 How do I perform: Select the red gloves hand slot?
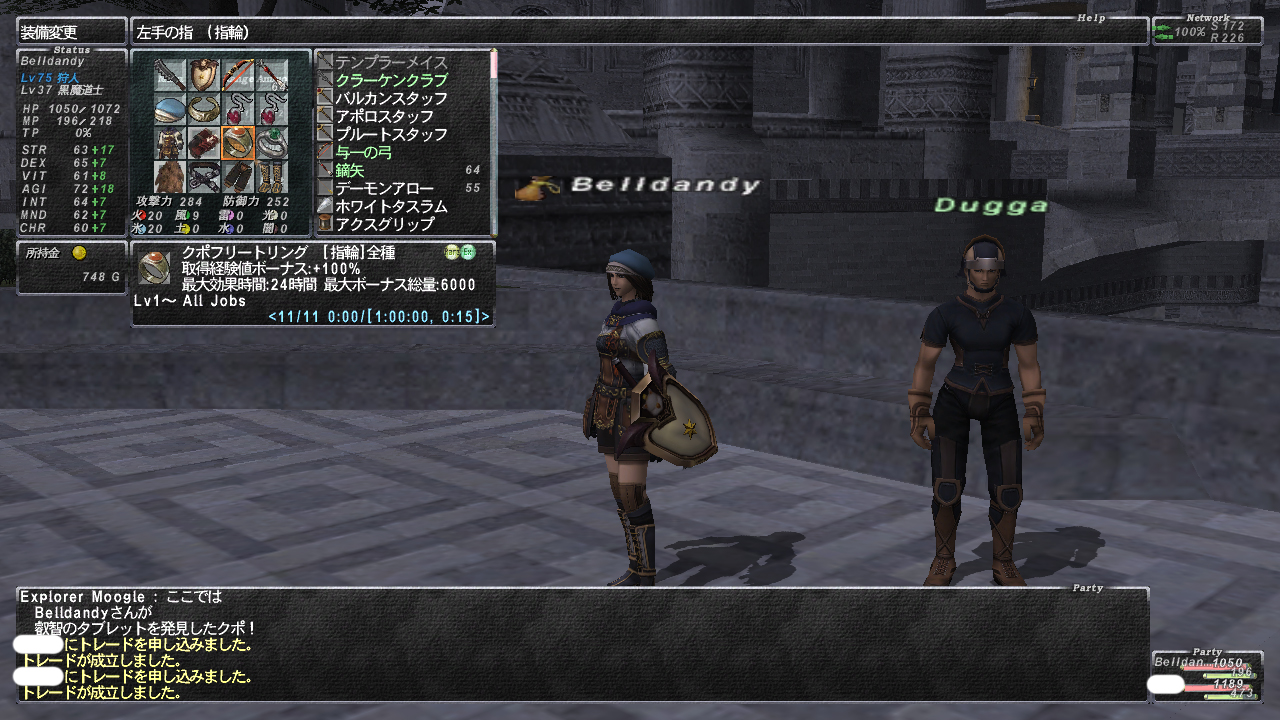204,143
